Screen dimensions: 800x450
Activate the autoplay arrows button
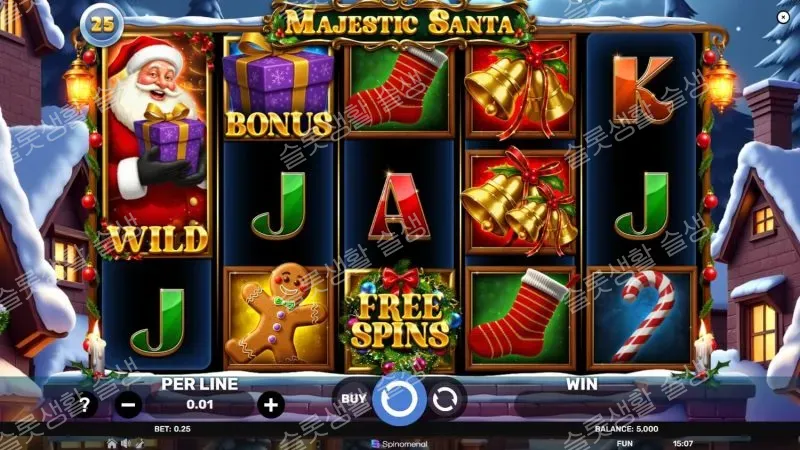pyautogui.click(x=446, y=398)
